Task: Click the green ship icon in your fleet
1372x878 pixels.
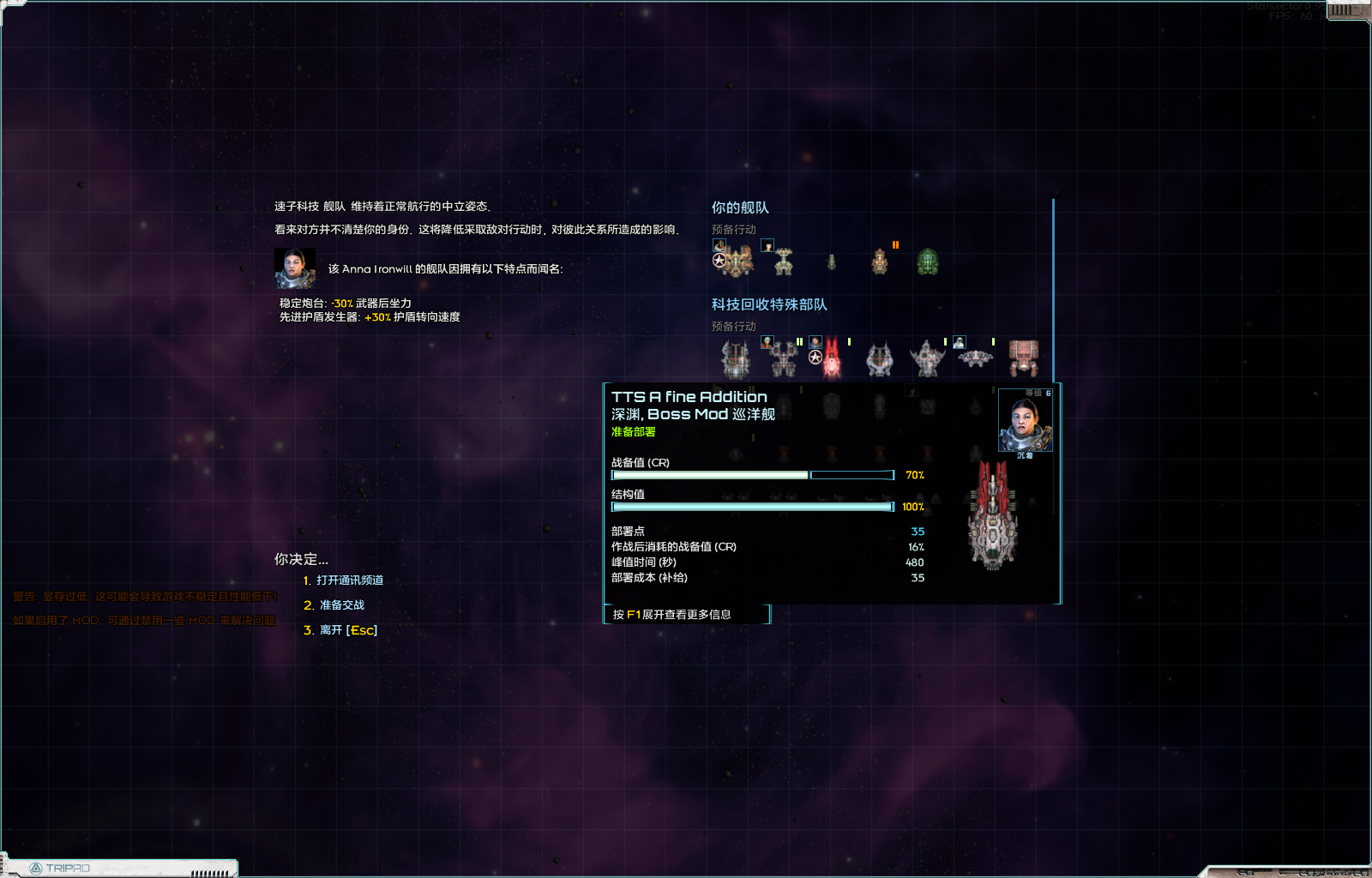Action: point(927,262)
